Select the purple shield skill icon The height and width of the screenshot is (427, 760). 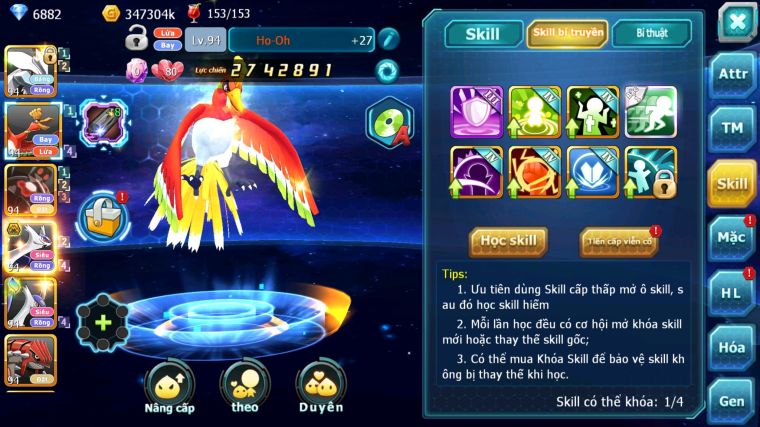click(x=476, y=111)
